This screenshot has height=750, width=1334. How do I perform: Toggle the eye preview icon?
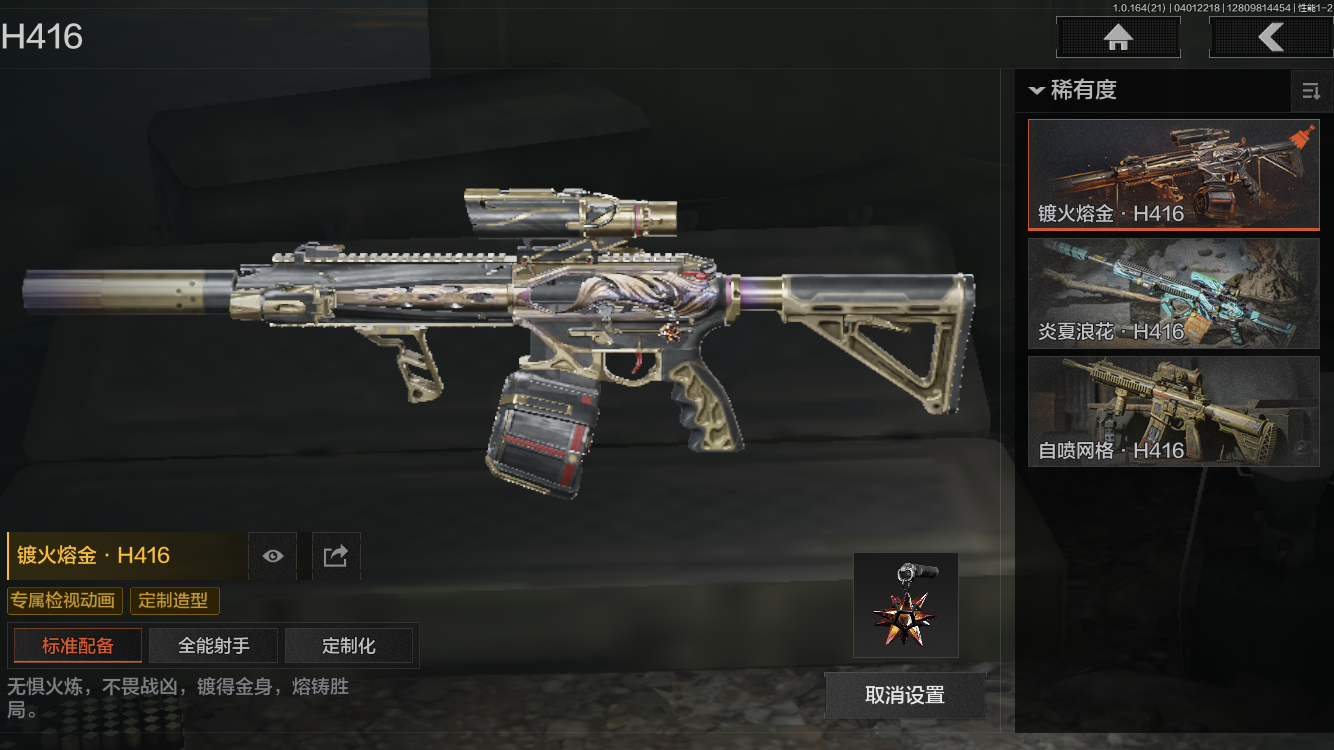click(x=273, y=556)
